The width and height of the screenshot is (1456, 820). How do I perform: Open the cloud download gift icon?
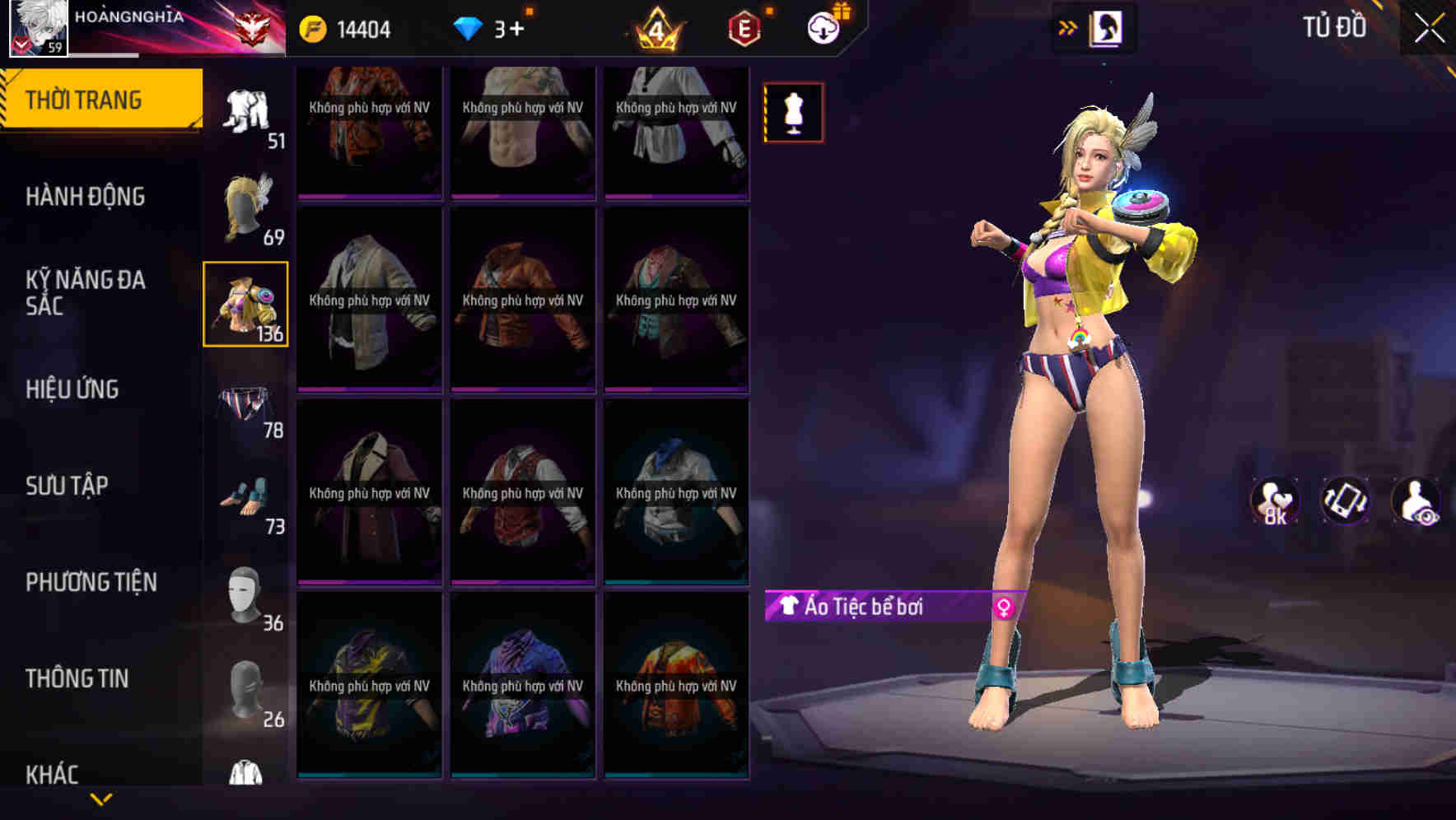tap(824, 28)
